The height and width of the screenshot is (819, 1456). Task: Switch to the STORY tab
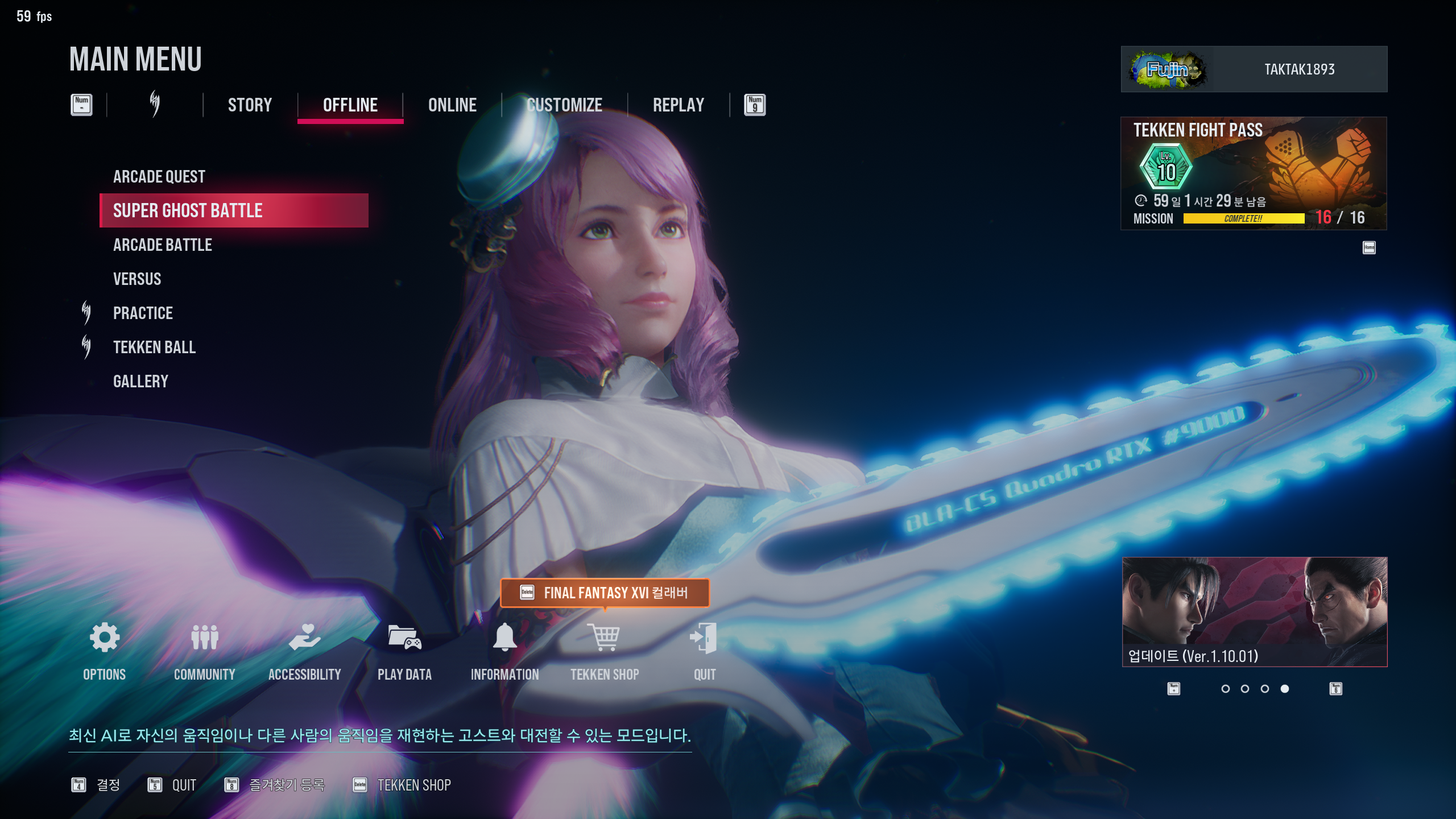pyautogui.click(x=250, y=105)
